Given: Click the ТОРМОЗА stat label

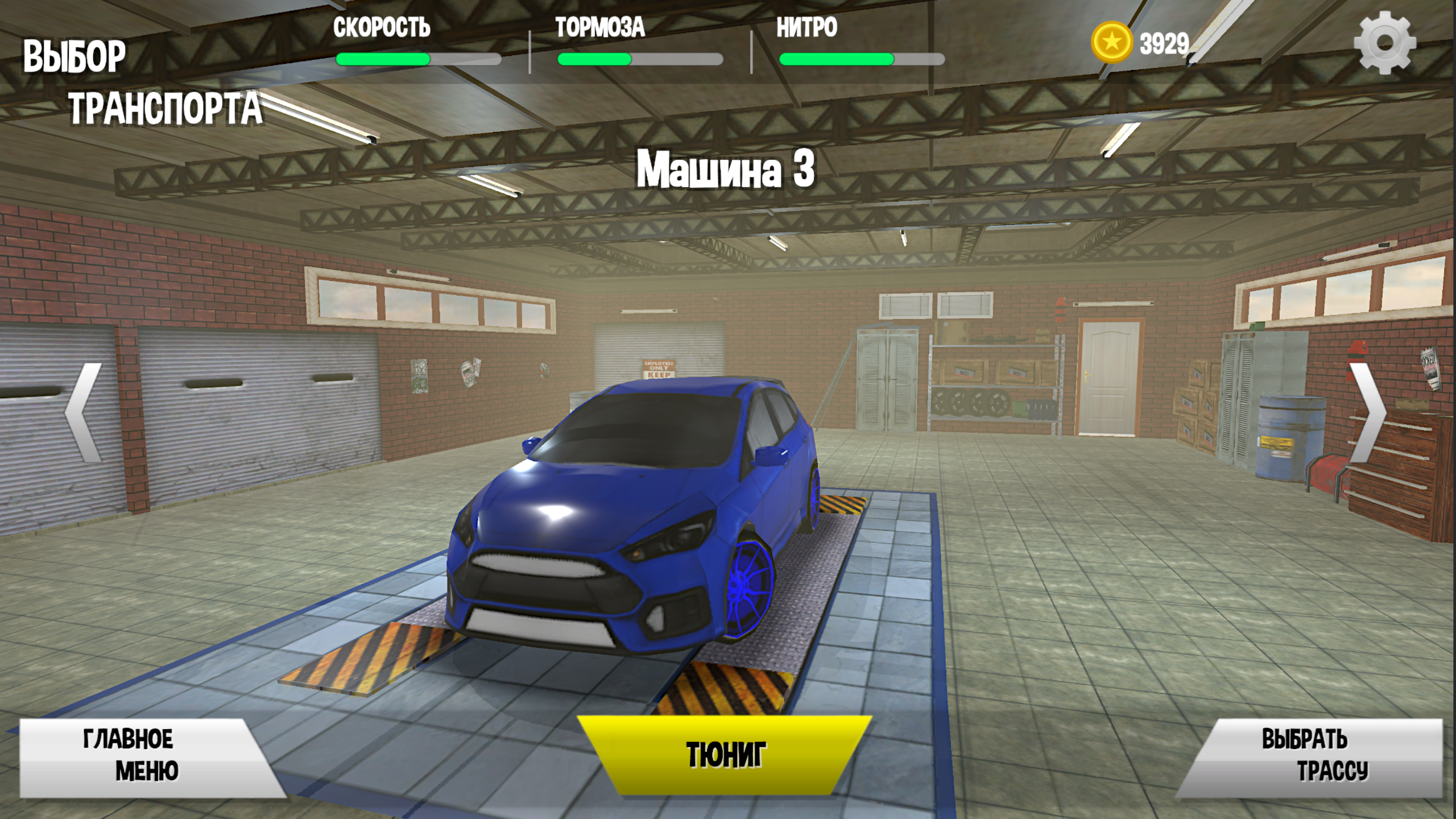Looking at the screenshot, I should [600, 27].
